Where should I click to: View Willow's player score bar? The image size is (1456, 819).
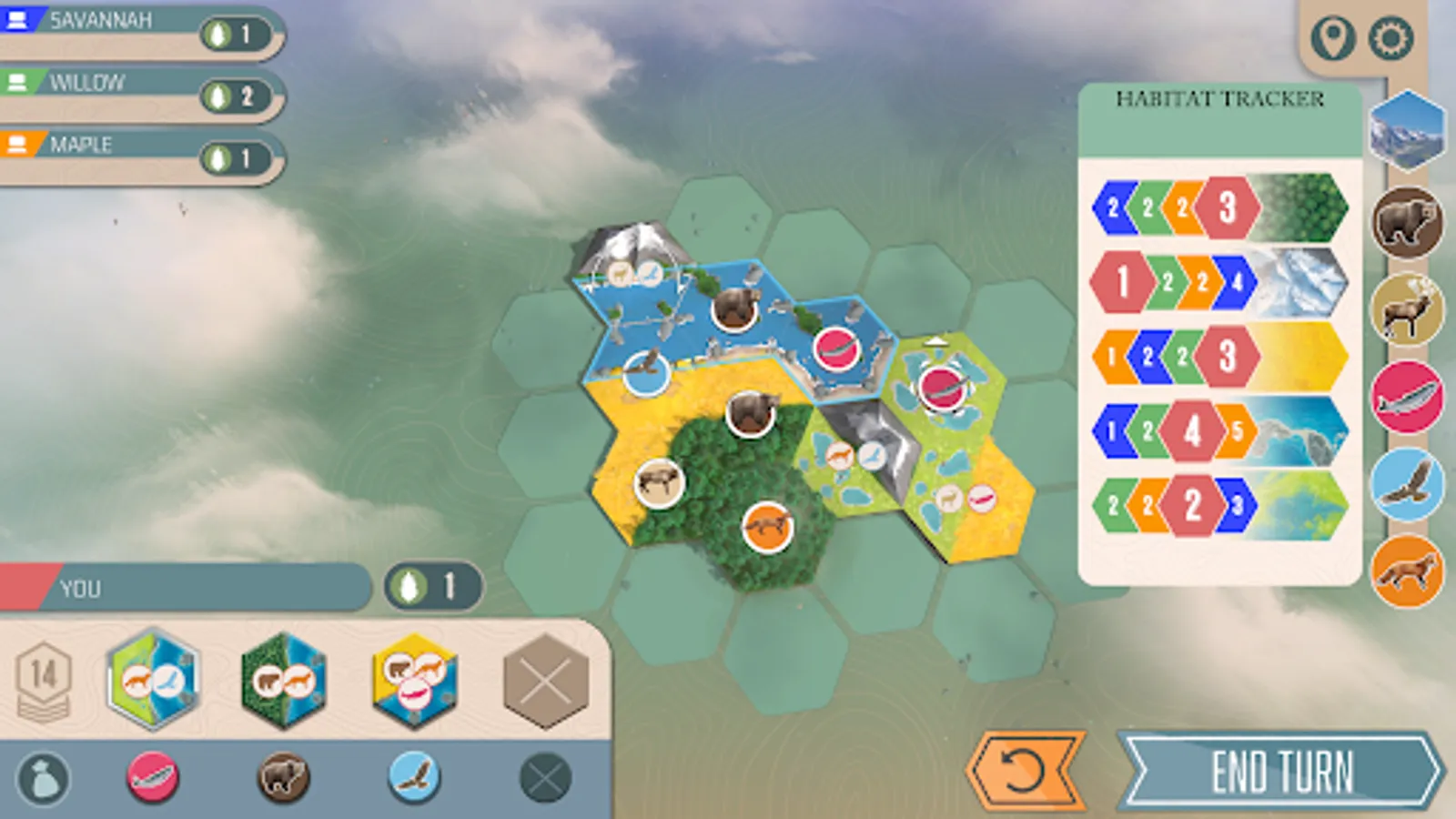point(136,82)
